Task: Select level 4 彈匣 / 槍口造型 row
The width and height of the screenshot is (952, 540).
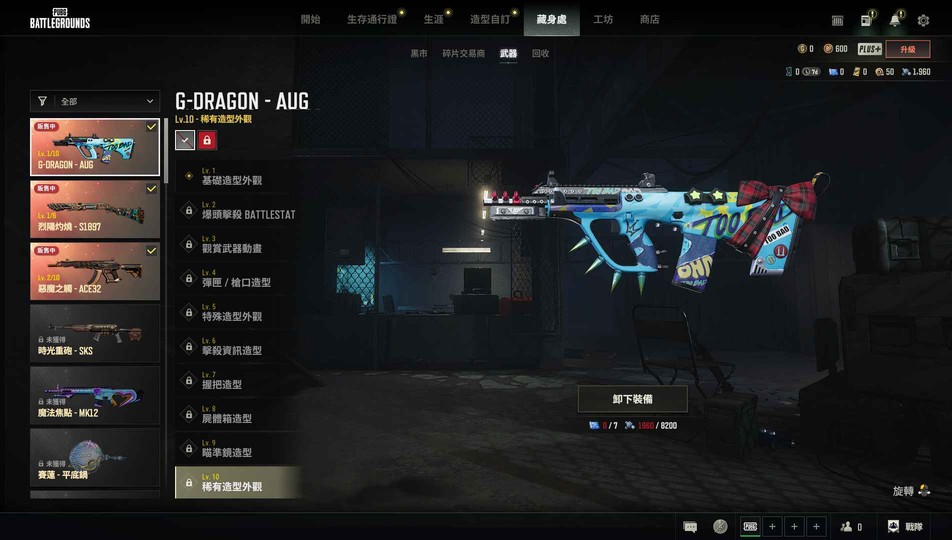Action: 237,279
